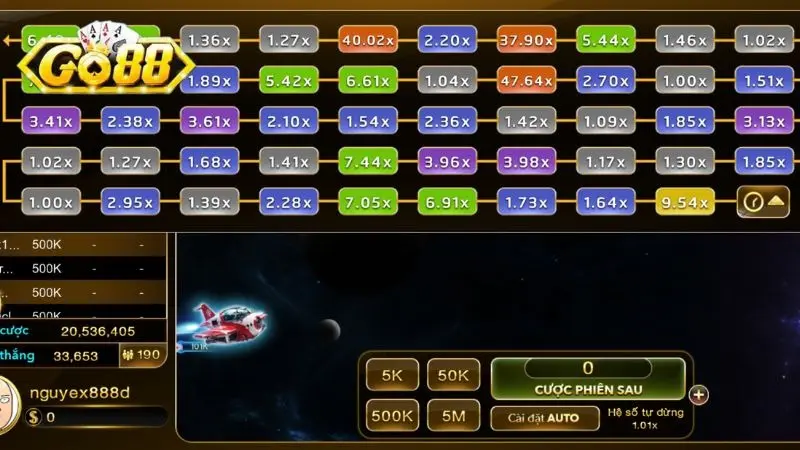Open the 9.54x history entry
The height and width of the screenshot is (450, 800).
[x=685, y=202]
